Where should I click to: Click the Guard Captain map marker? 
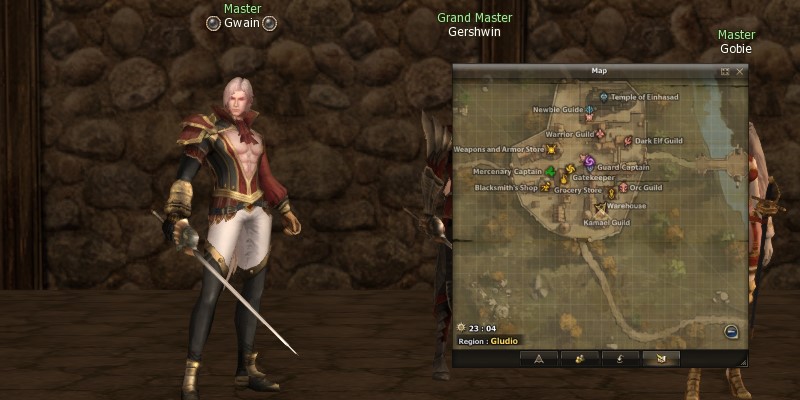[589, 161]
